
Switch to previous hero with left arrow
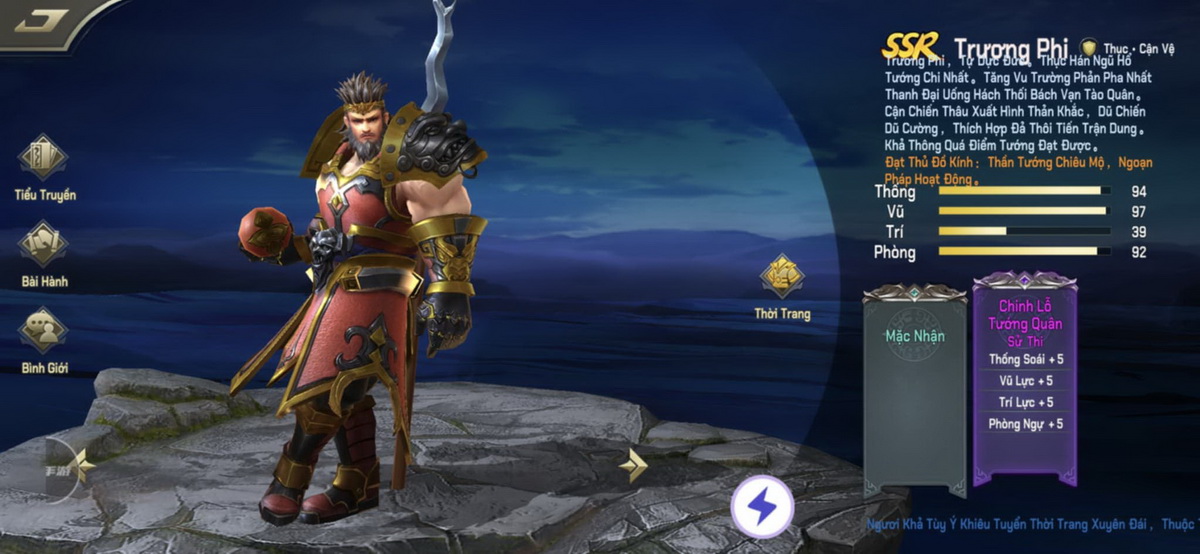82,464
